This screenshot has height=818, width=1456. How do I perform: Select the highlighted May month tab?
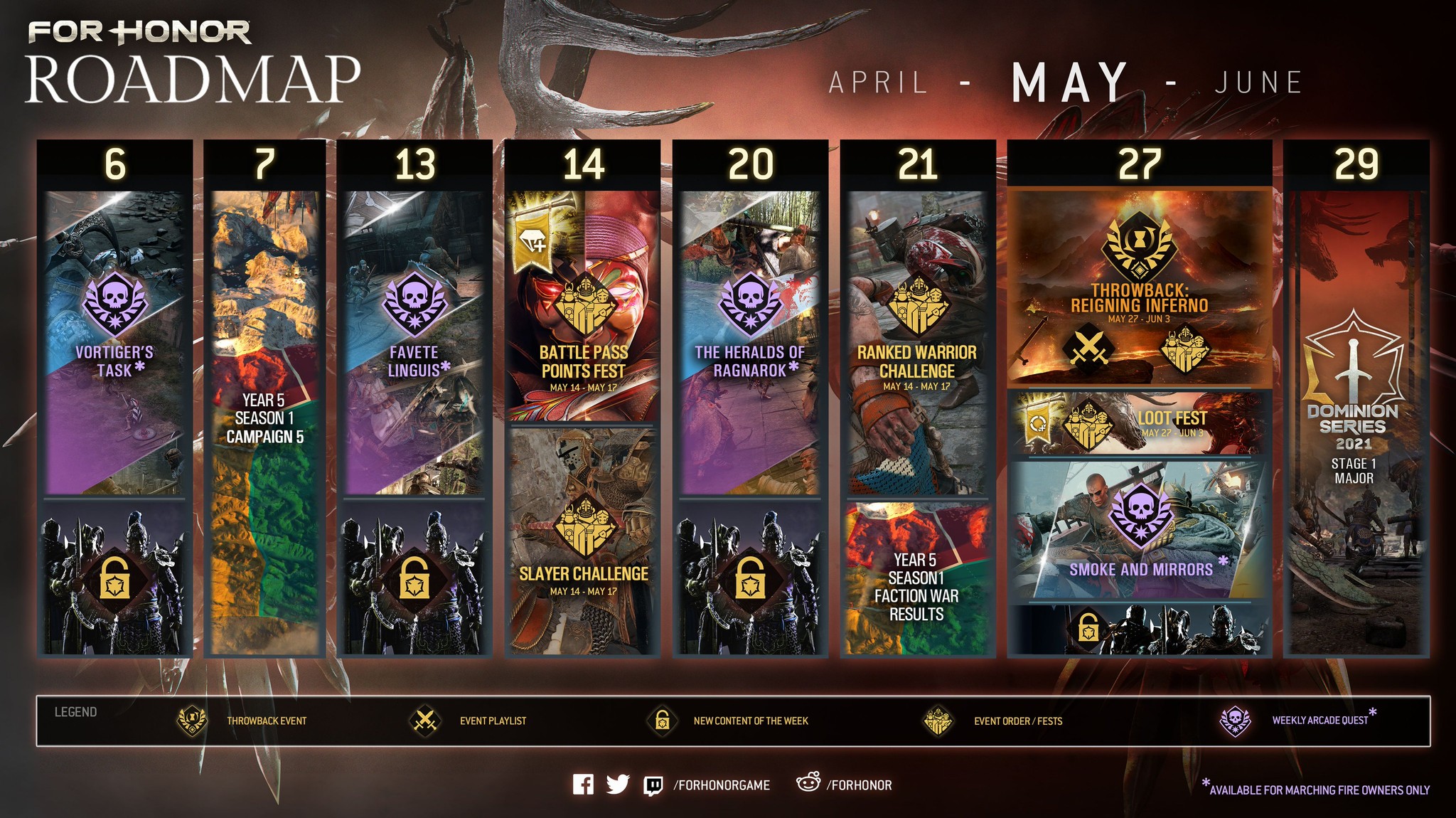[1070, 83]
